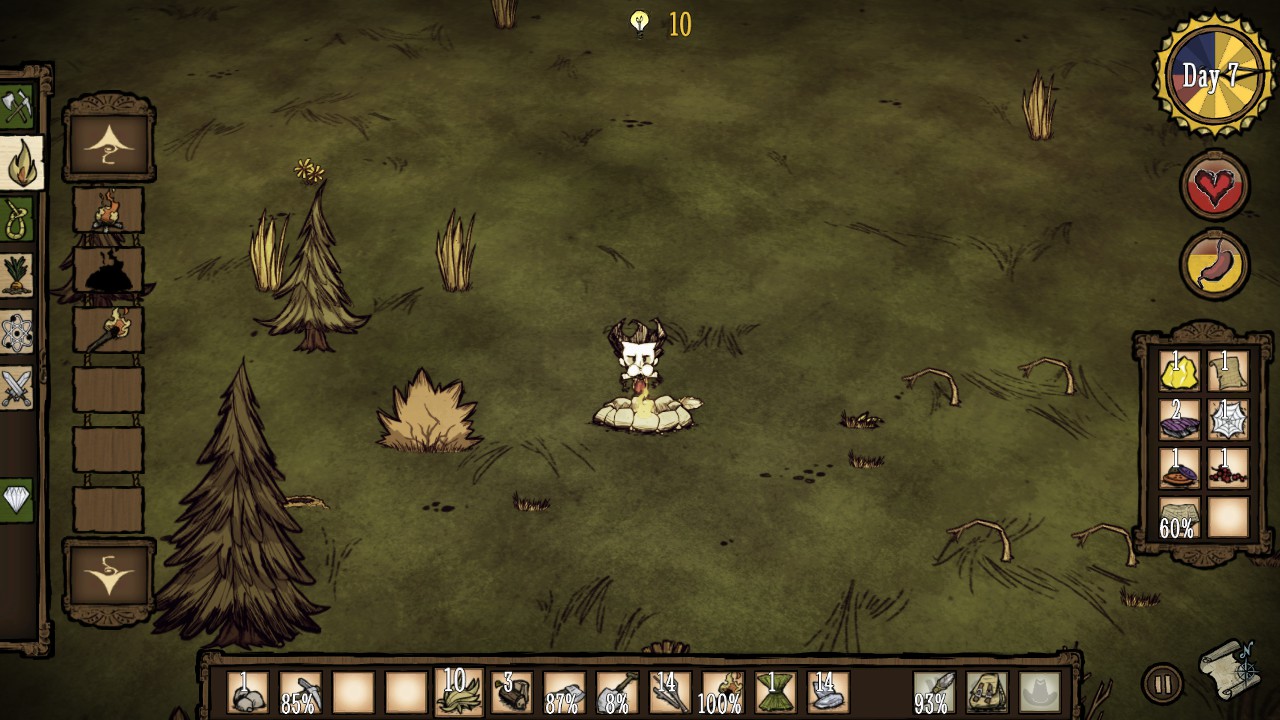
Task: Open the map scroll
Action: tap(1230, 670)
